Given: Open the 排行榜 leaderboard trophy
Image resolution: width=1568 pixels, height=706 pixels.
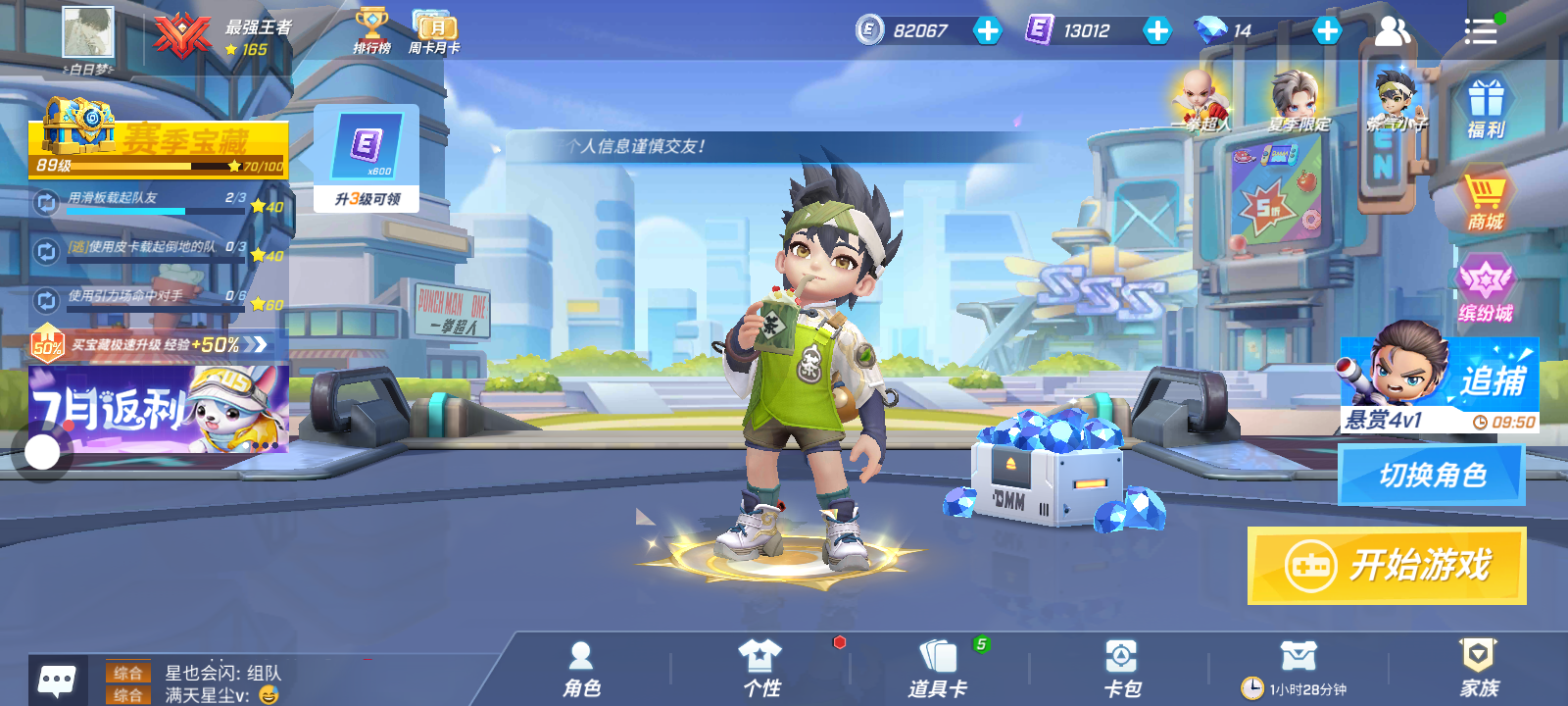Looking at the screenshot, I should (371, 31).
